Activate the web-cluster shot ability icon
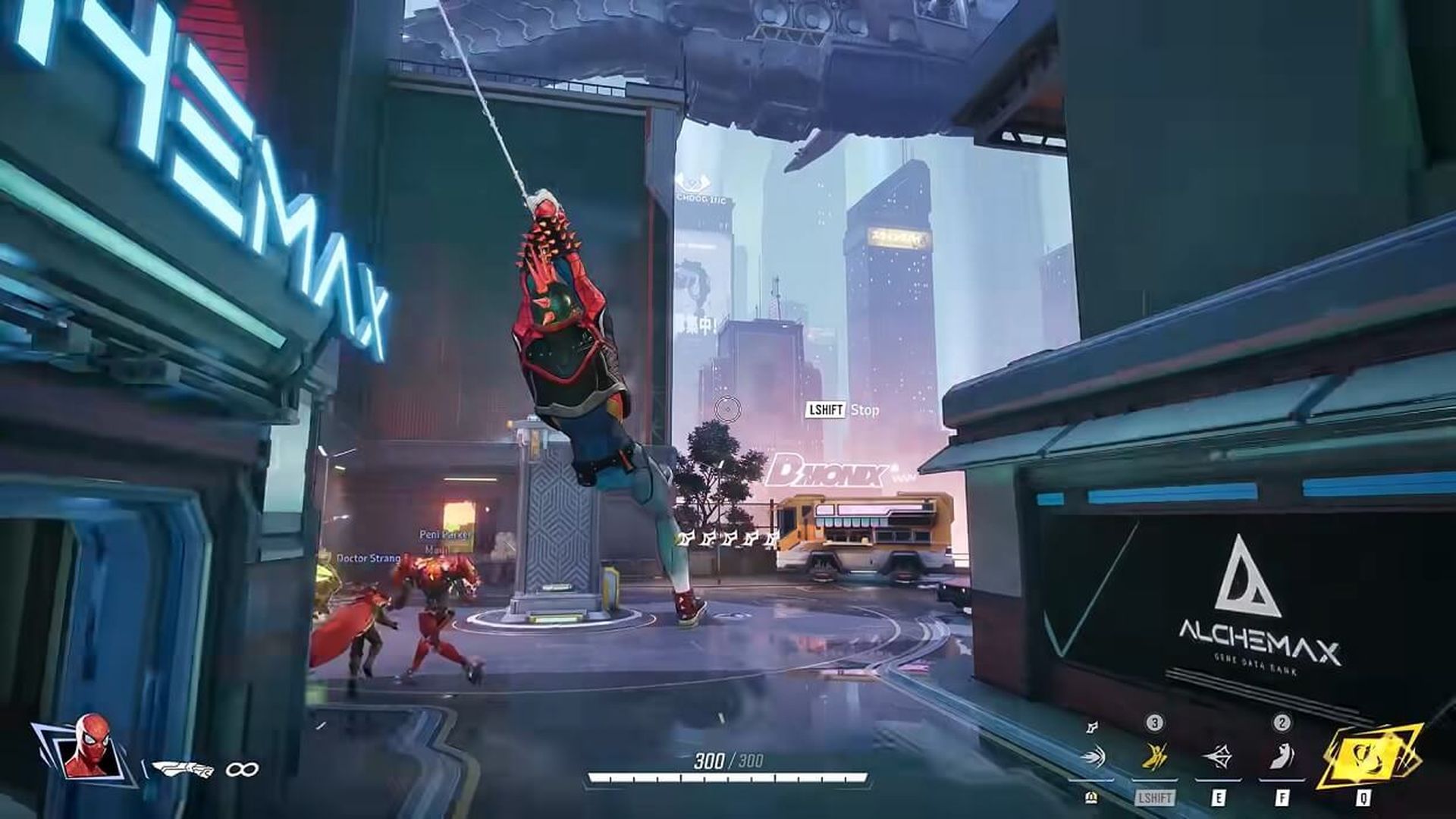 [1092, 757]
